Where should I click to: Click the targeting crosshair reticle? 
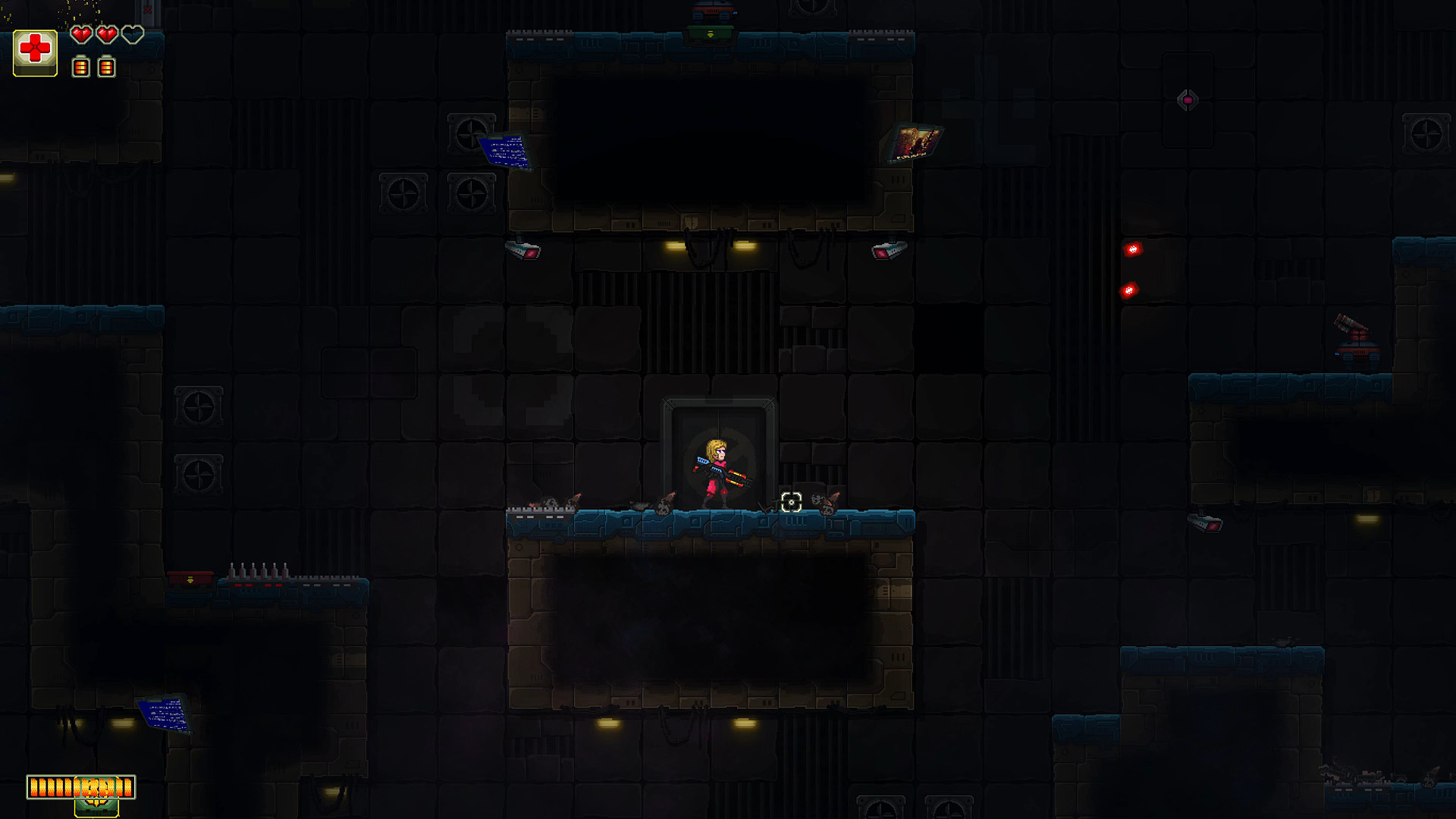[791, 502]
